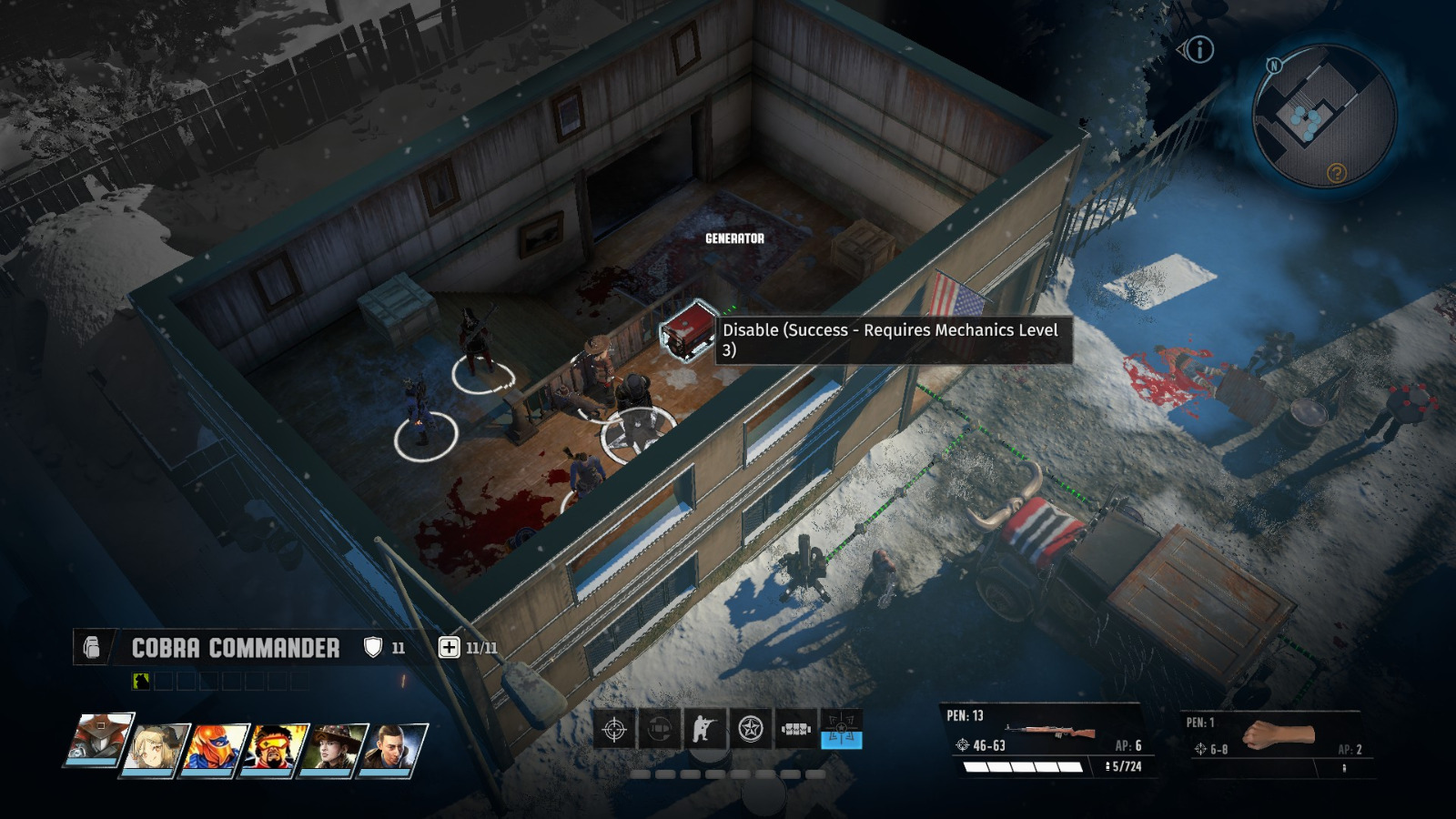Switch to the fist melee weapon panel

[1279, 733]
